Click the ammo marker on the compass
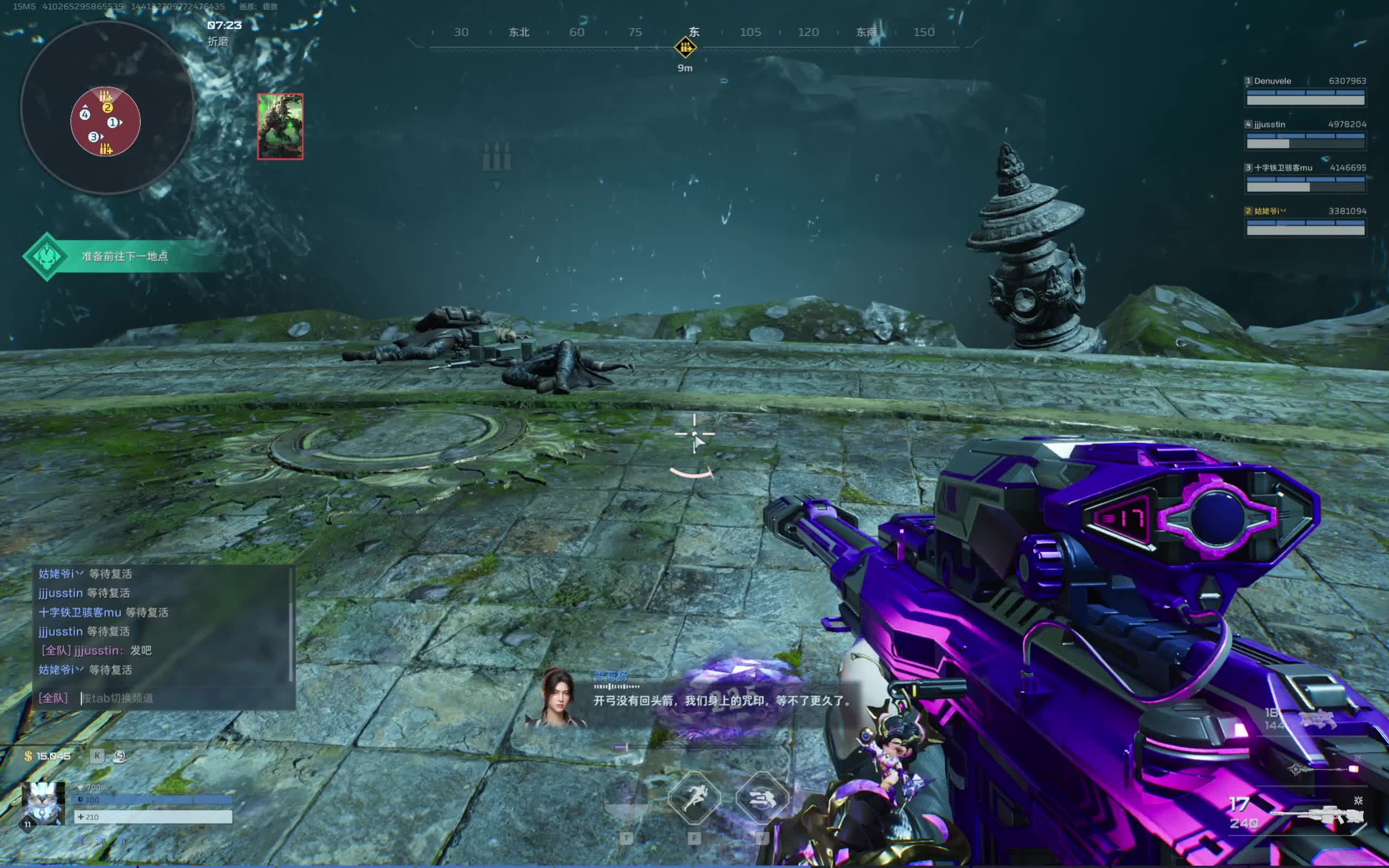Screen dimensions: 1389x868 685,47
